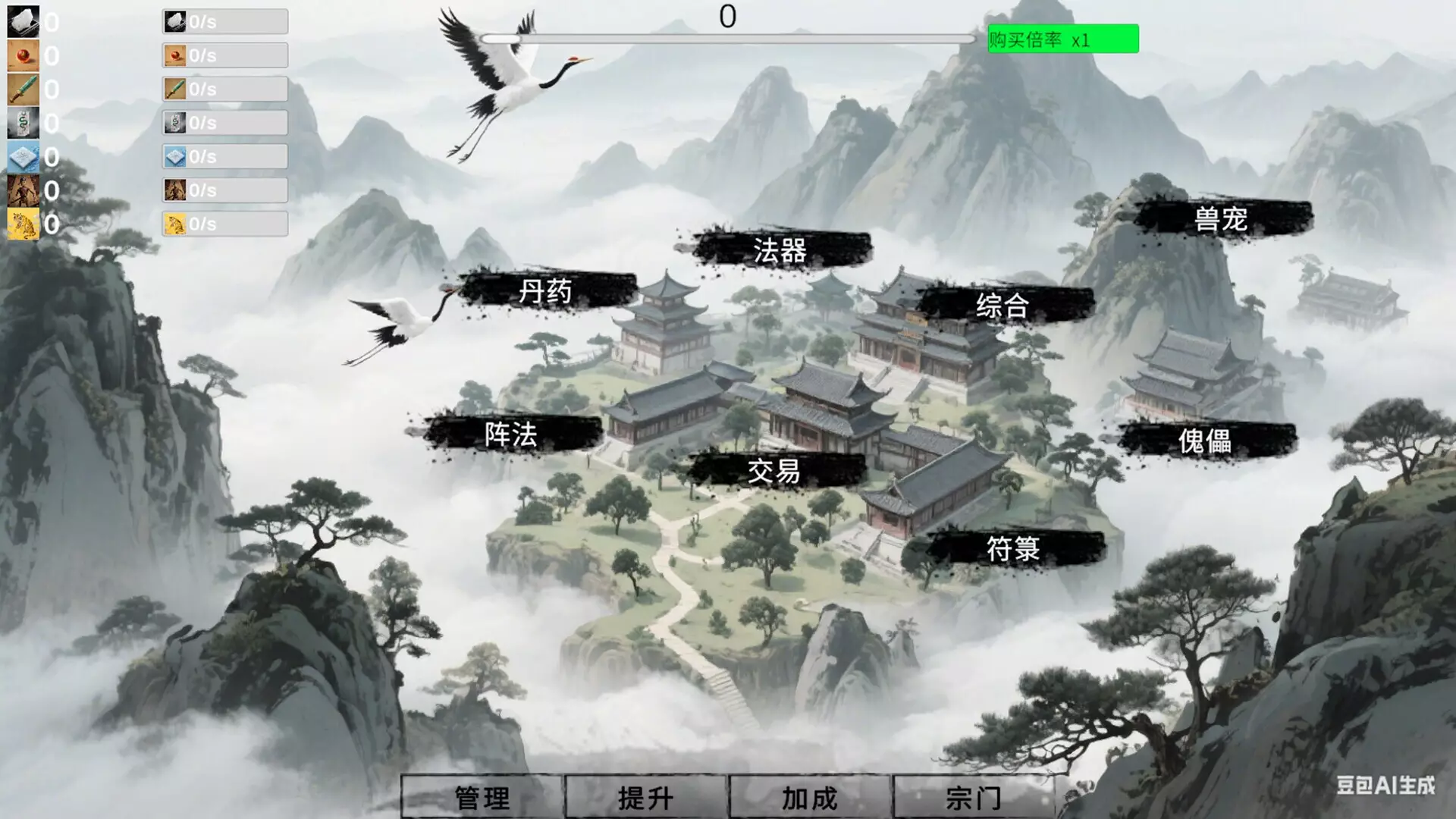
Task: Switch to the 提升 upgrade tab
Action: pyautogui.click(x=644, y=797)
